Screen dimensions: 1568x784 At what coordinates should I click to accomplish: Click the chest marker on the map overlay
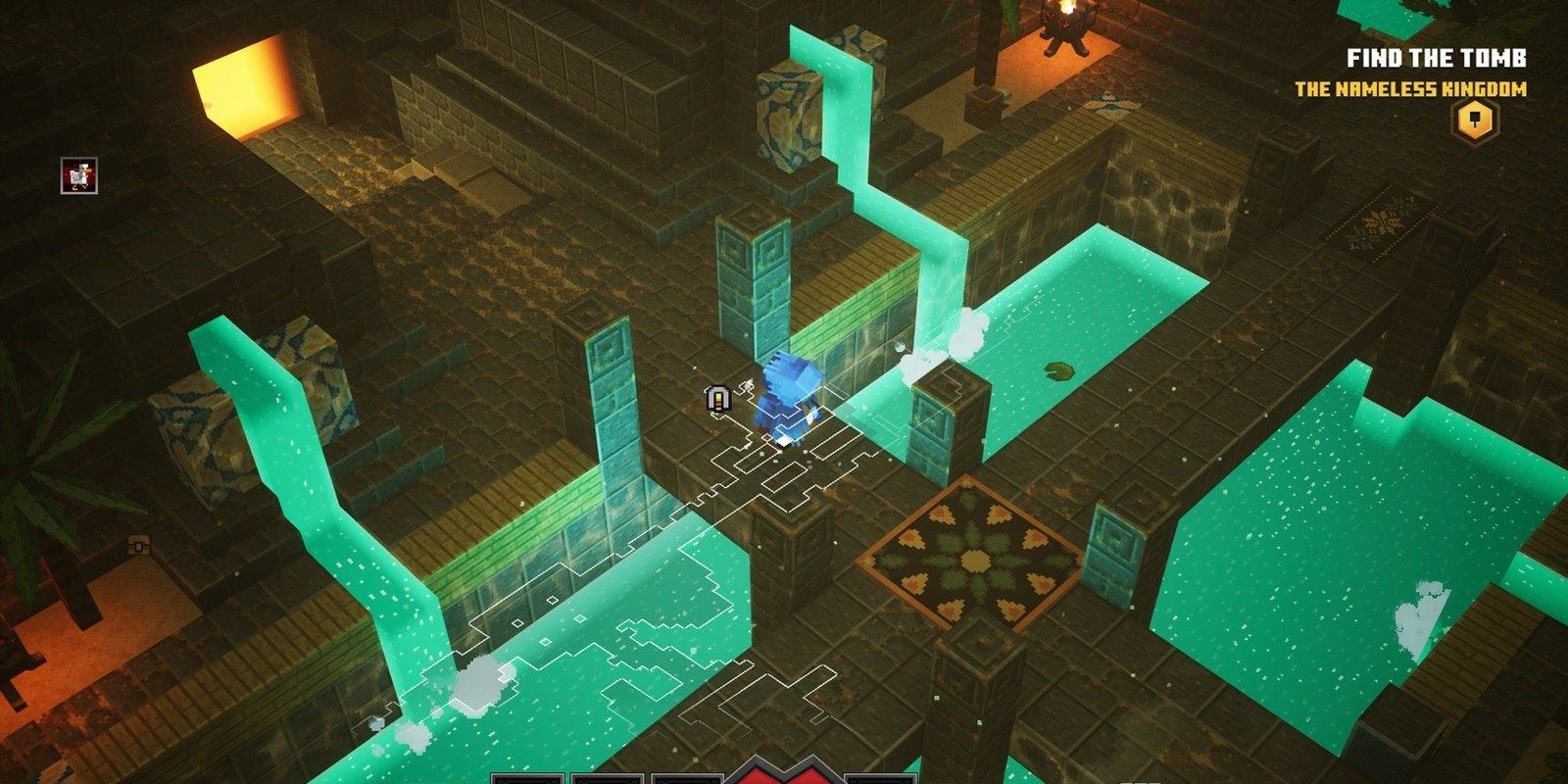click(x=139, y=544)
